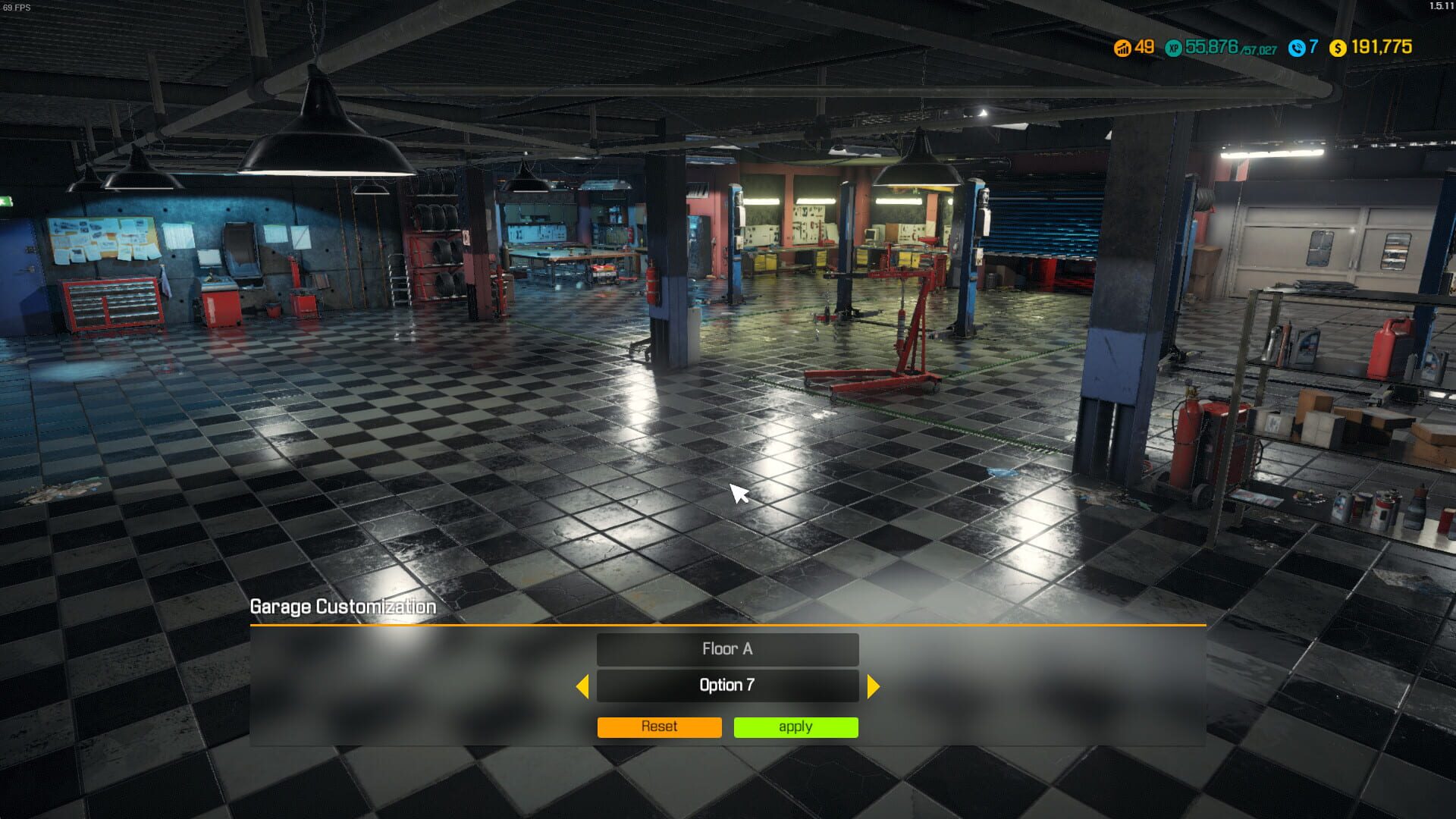Click the teal XP badge icon
1456x819 pixels.
click(x=1174, y=46)
